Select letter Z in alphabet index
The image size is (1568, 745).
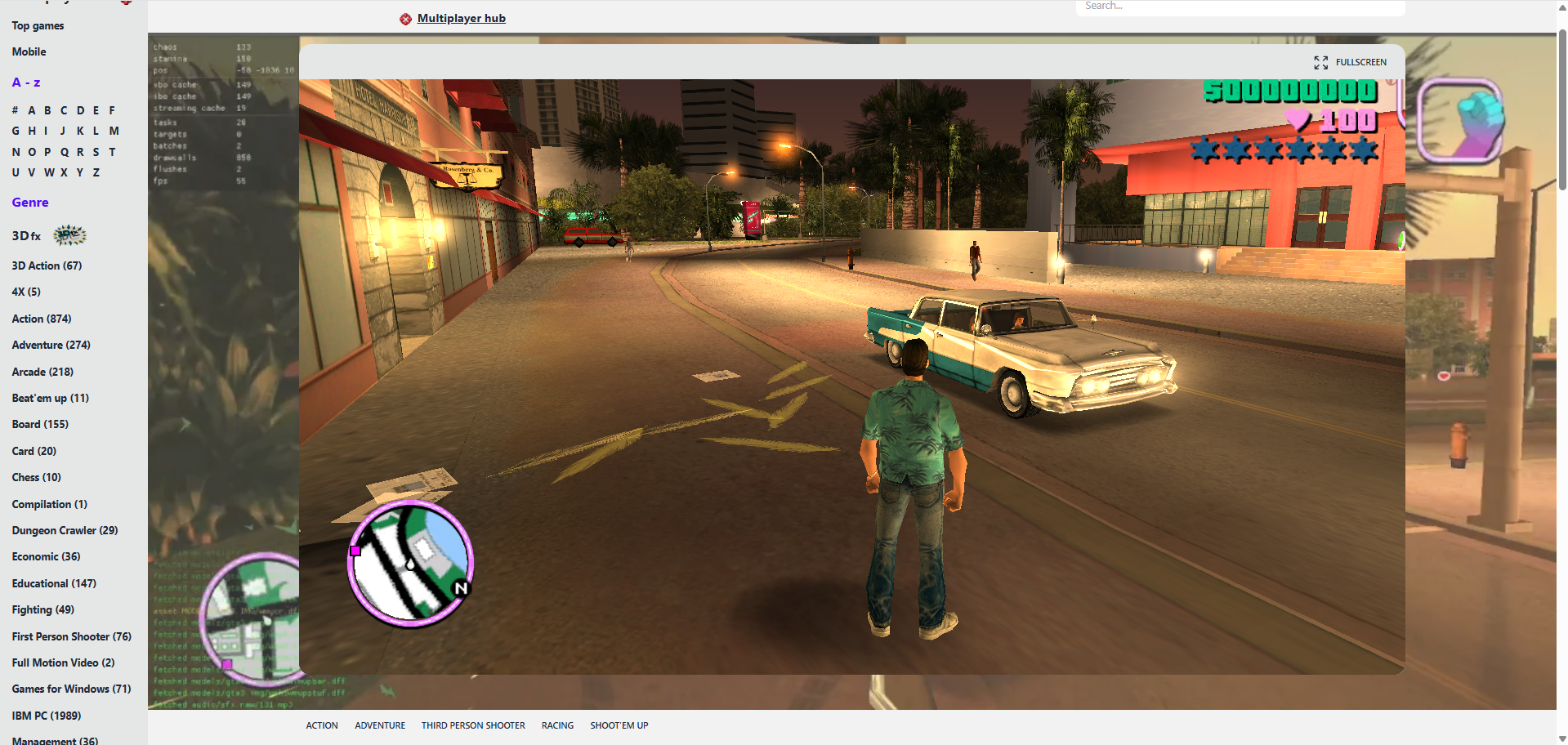click(96, 172)
